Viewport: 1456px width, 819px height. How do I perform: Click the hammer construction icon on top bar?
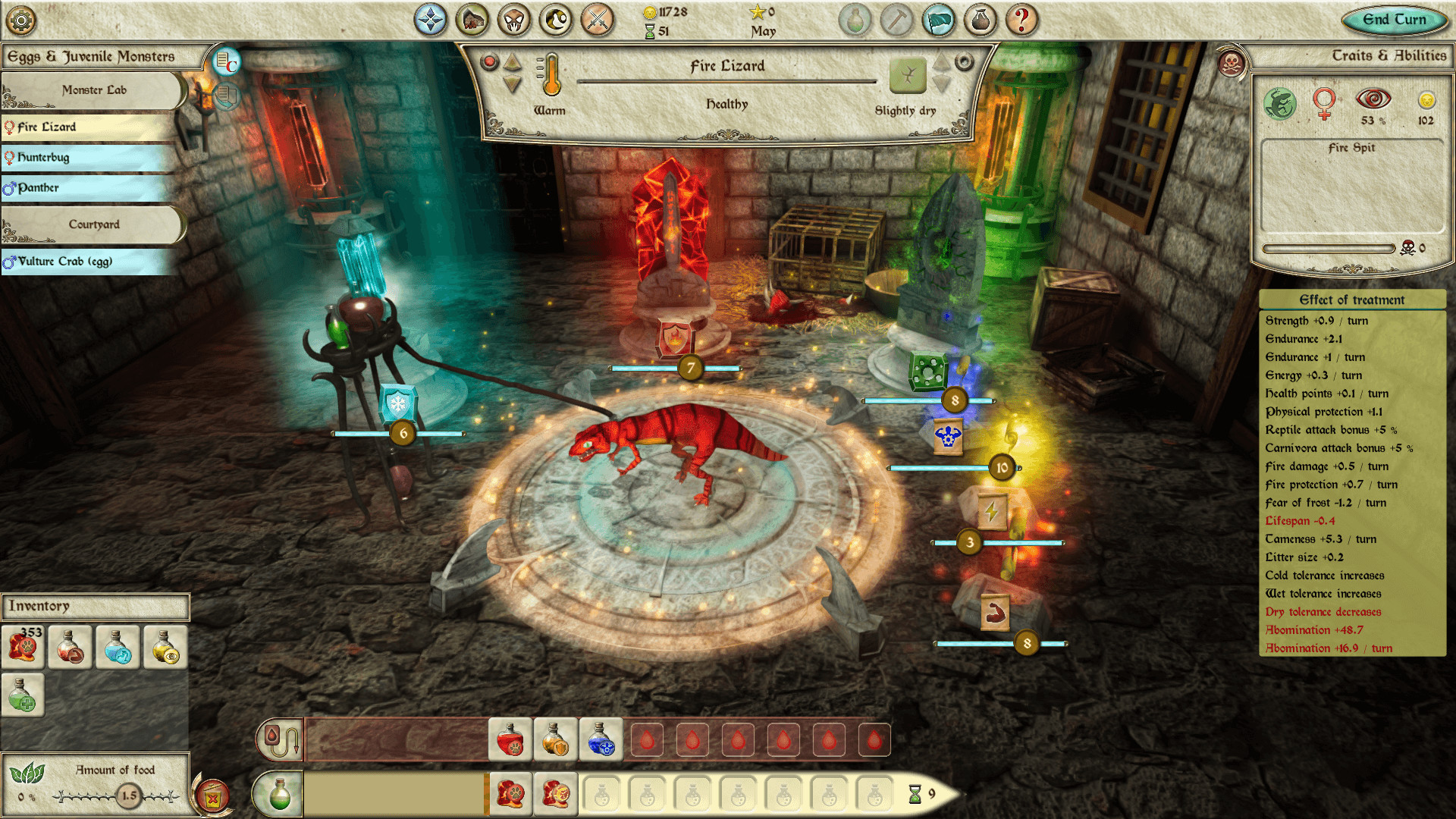pos(896,20)
